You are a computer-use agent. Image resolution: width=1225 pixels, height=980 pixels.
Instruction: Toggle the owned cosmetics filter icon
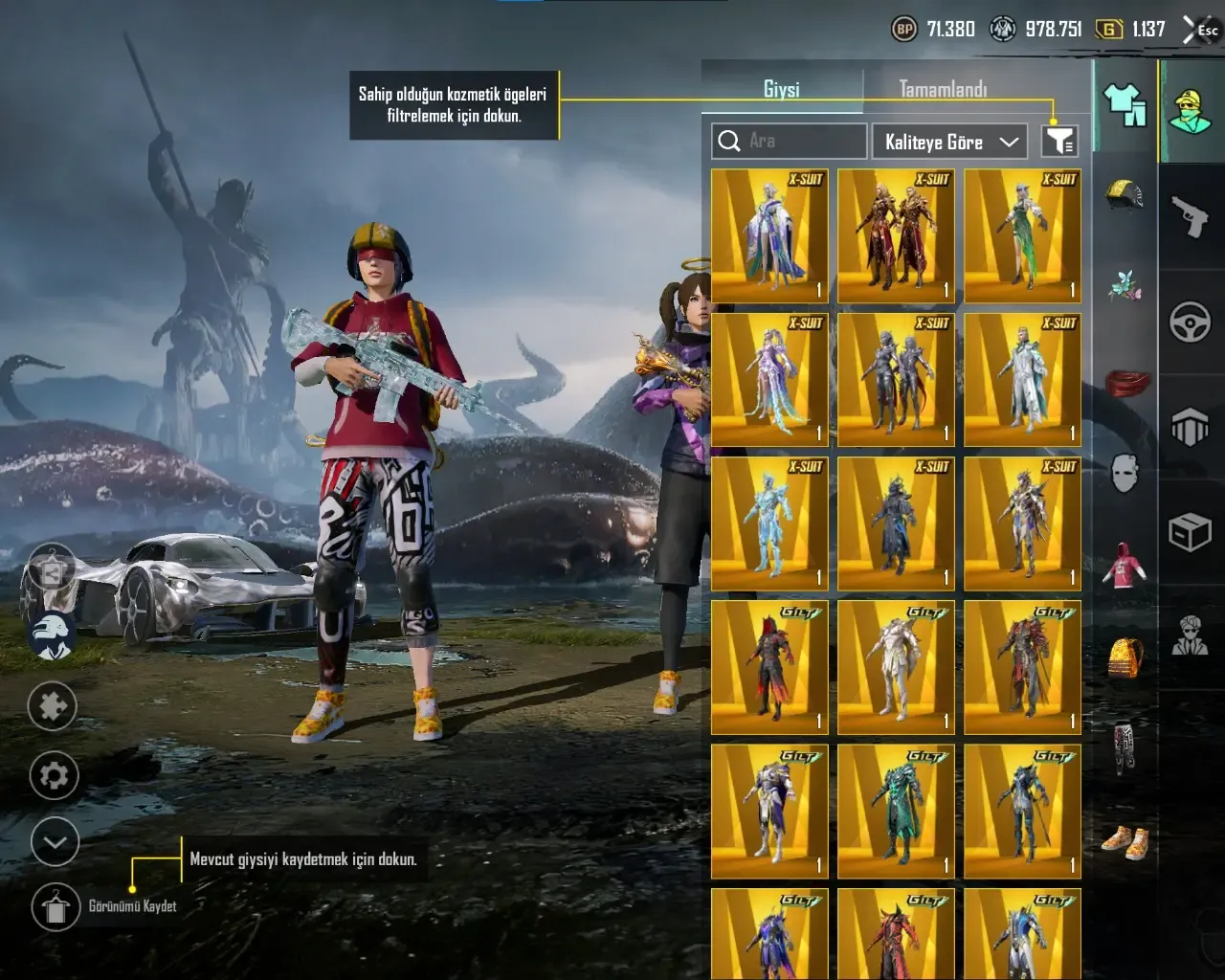pos(1059,142)
